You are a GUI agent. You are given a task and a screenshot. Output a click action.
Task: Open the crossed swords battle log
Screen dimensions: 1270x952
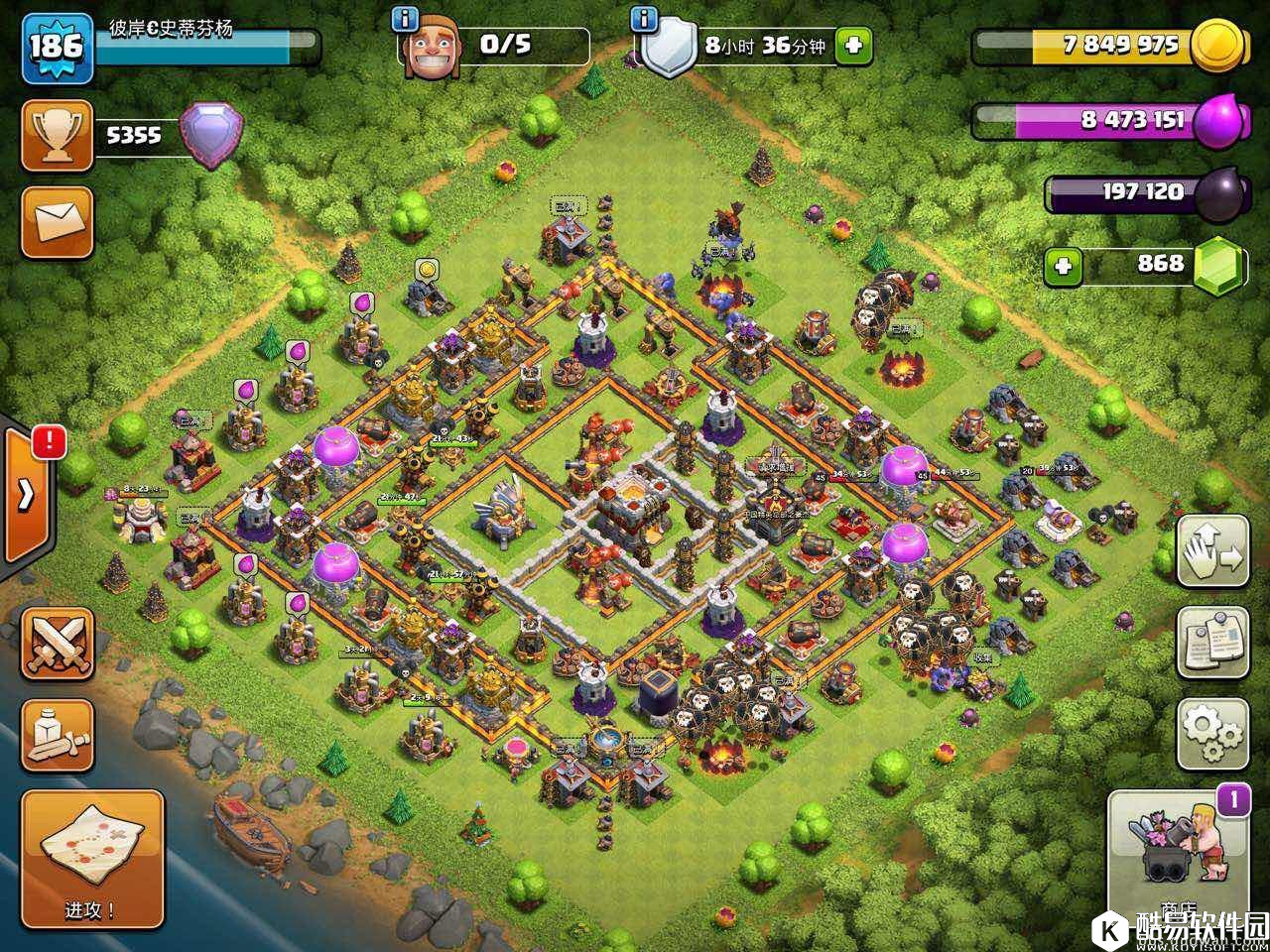58,644
